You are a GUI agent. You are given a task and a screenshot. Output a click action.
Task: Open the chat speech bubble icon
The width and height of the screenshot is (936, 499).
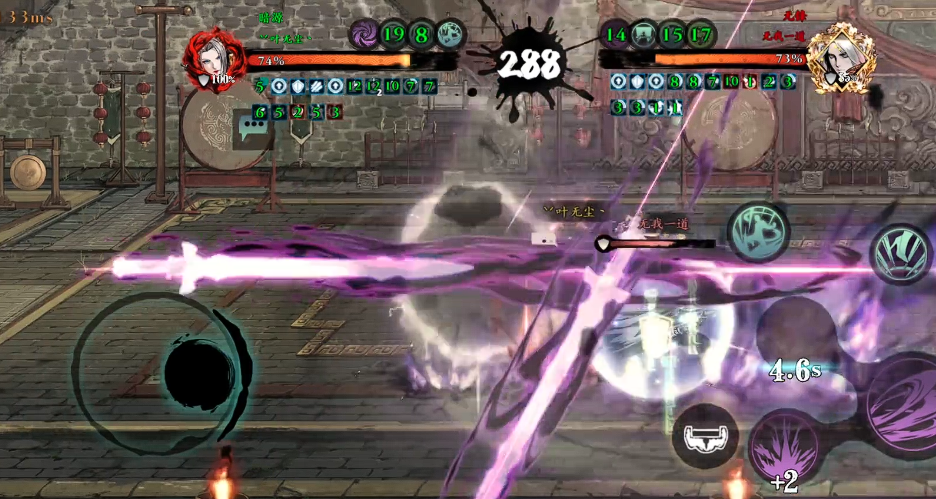251,128
